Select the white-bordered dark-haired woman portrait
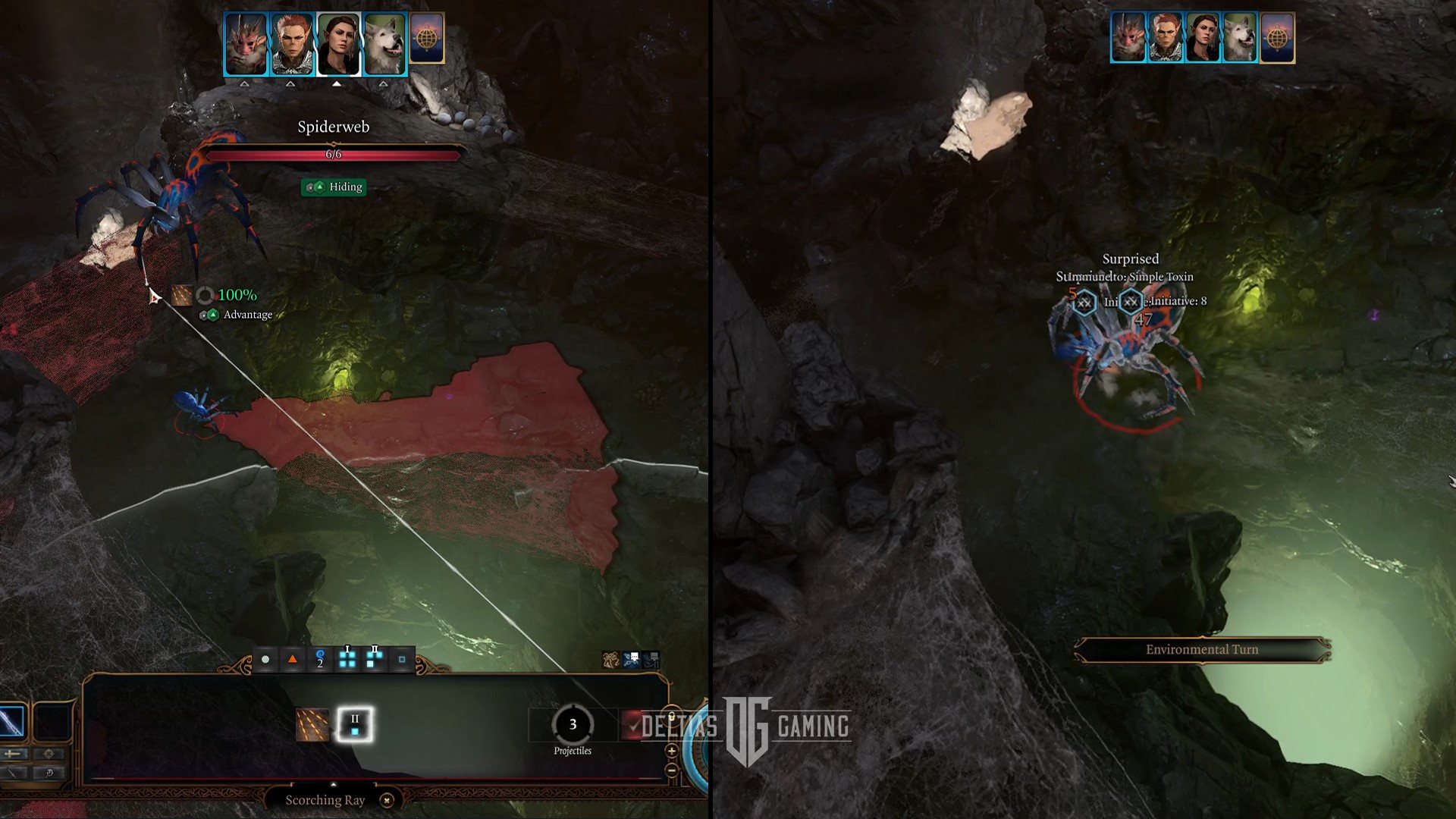1456x819 pixels. tap(337, 44)
